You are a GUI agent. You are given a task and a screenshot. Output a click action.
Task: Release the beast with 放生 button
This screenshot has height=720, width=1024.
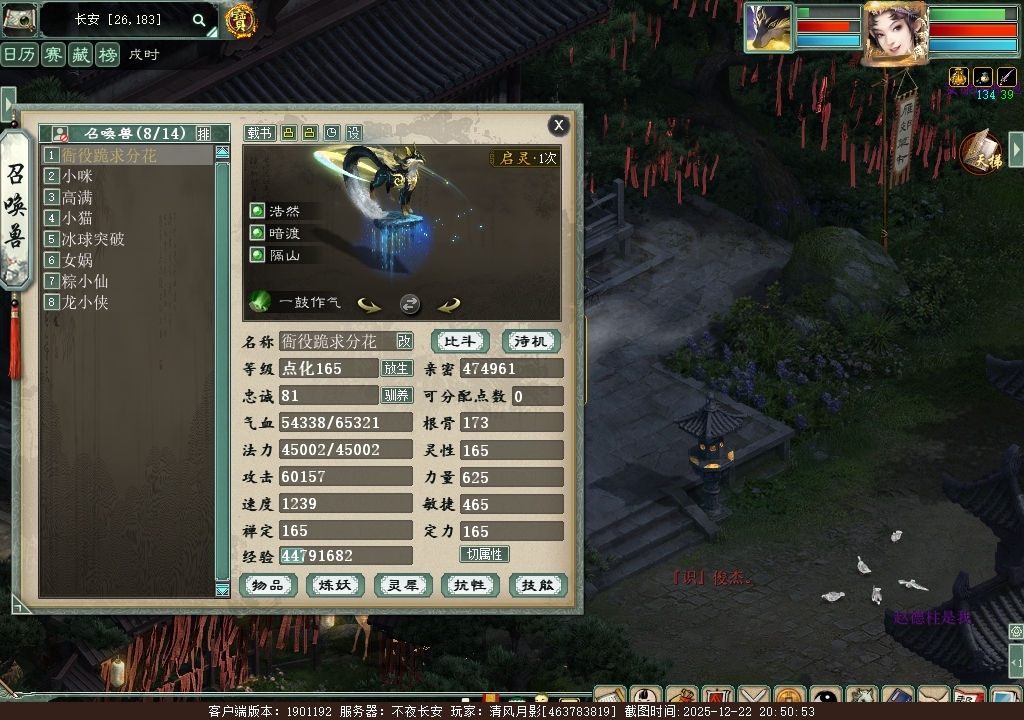pos(396,368)
